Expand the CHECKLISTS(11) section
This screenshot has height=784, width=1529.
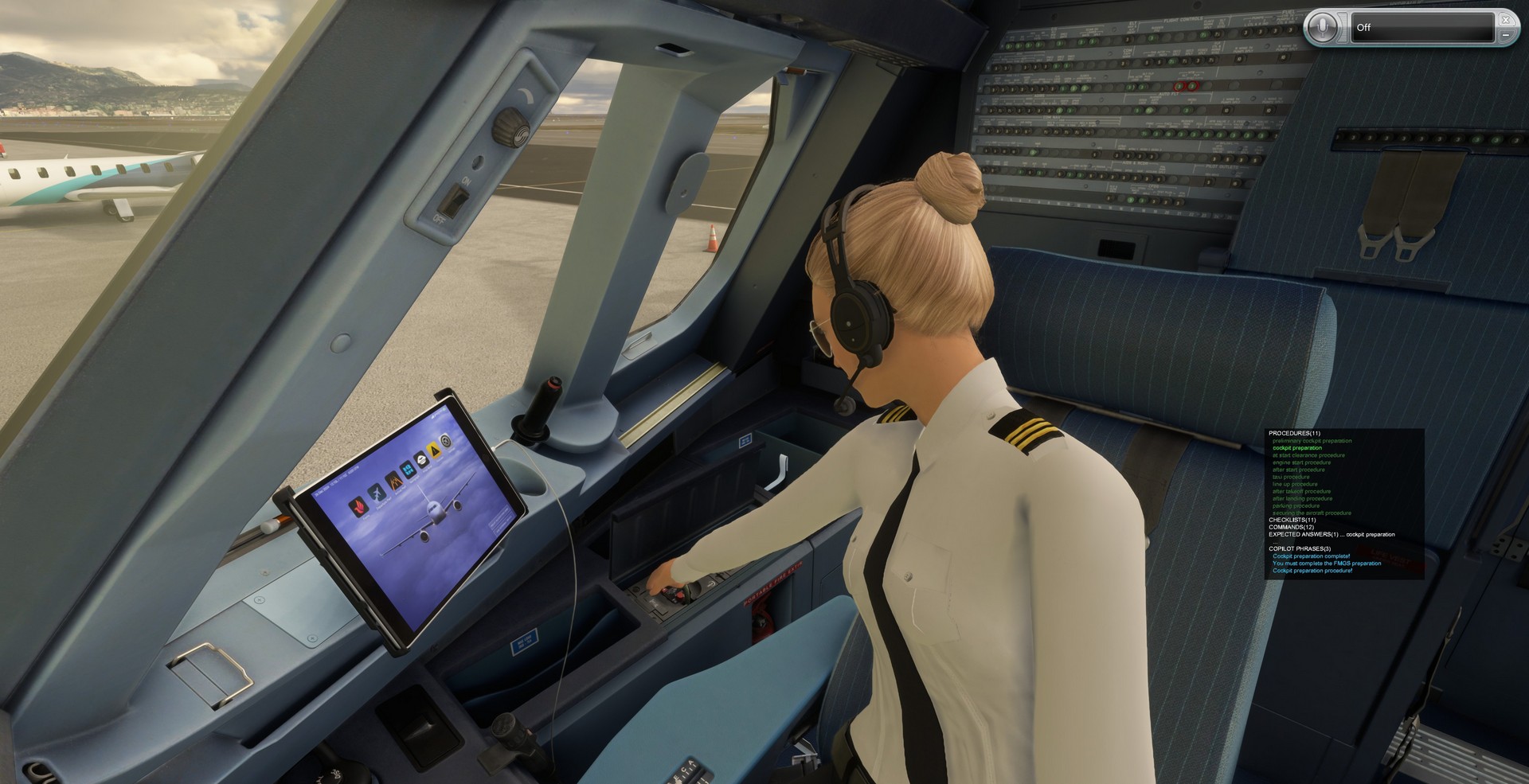click(1292, 520)
